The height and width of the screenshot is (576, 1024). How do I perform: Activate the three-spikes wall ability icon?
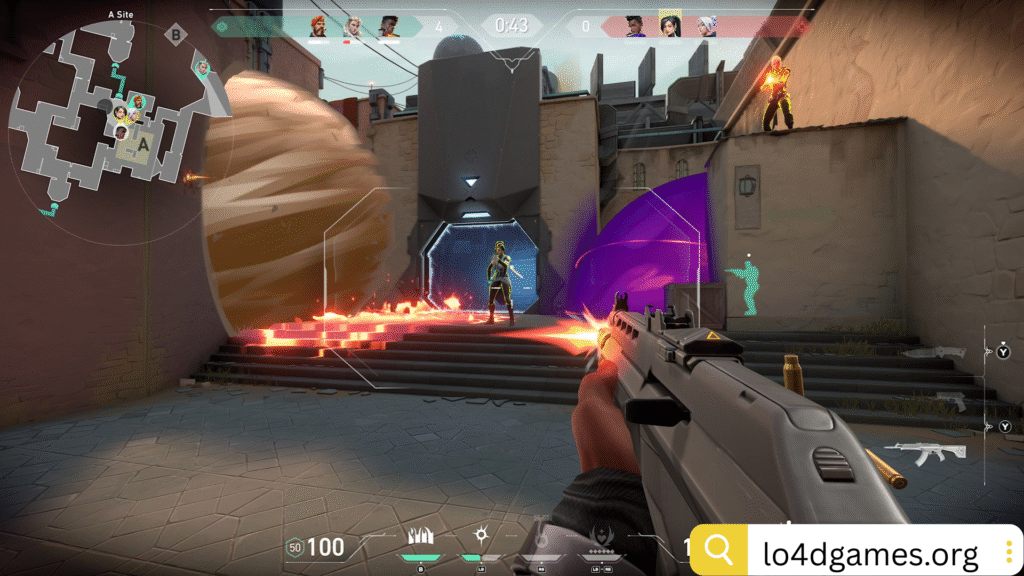click(x=421, y=536)
